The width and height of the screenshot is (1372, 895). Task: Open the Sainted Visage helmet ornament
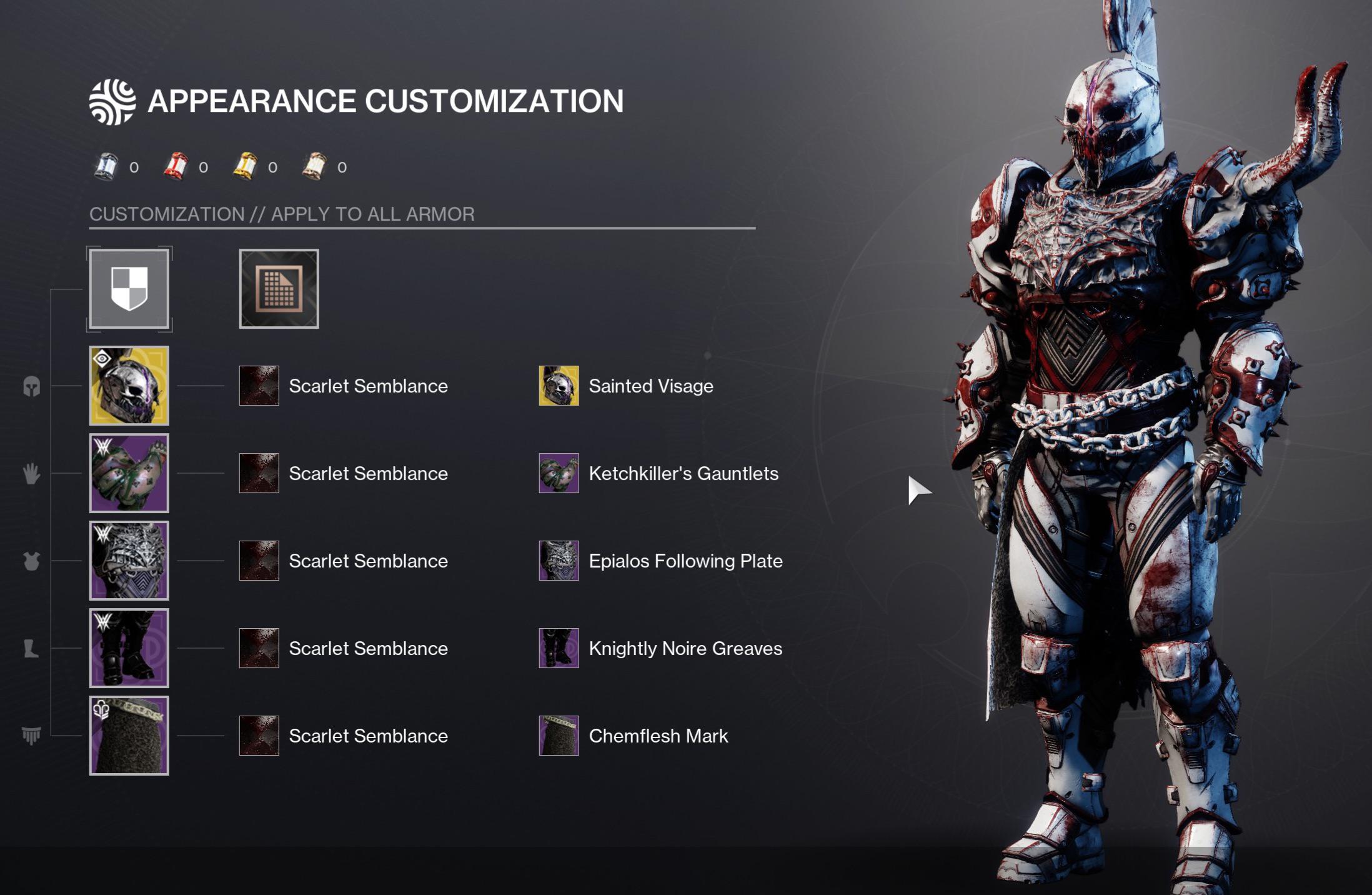point(558,386)
